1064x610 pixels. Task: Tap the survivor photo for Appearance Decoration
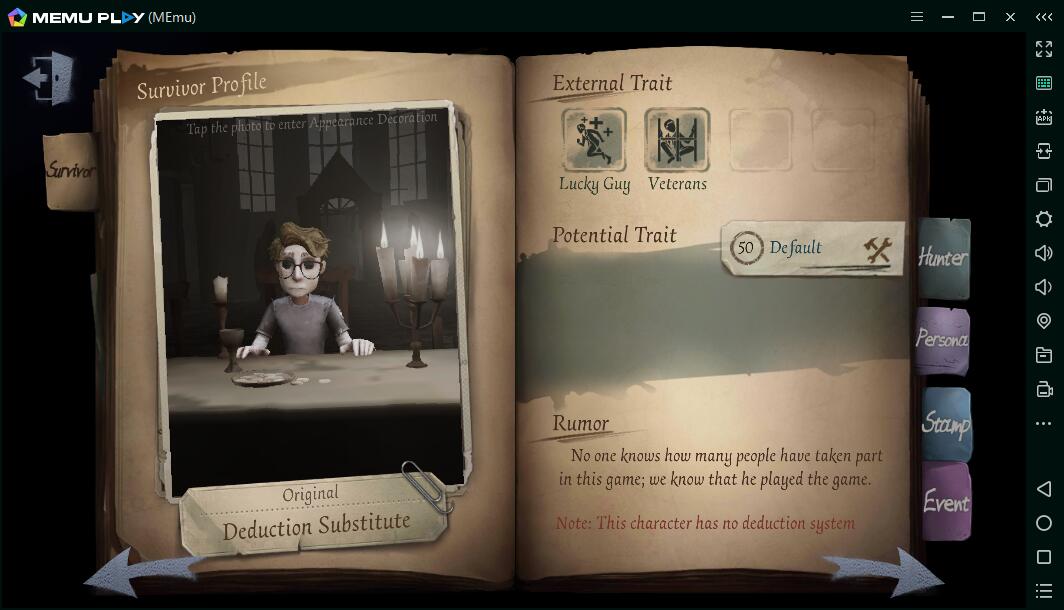coord(310,300)
